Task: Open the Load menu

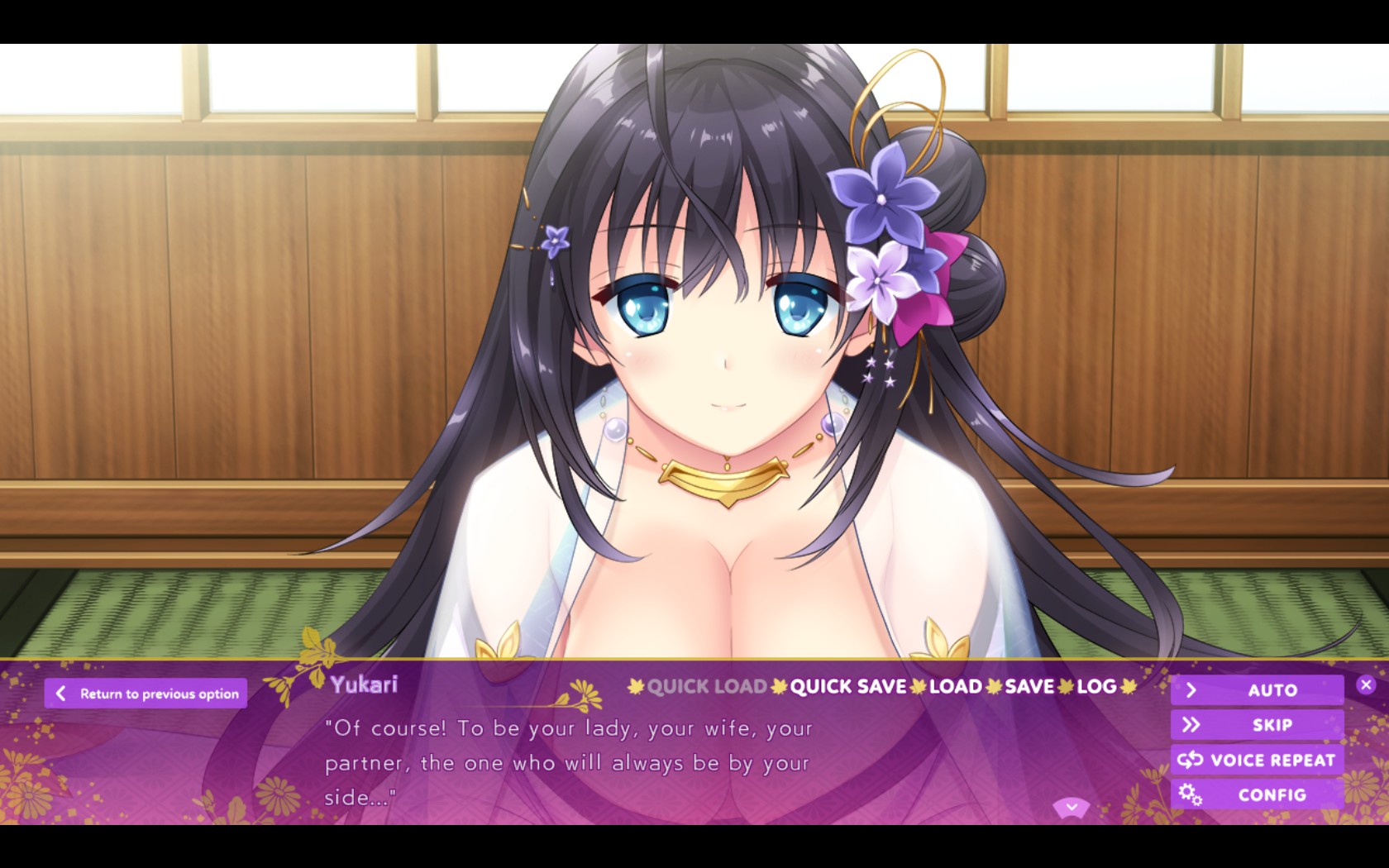Action: point(955,686)
